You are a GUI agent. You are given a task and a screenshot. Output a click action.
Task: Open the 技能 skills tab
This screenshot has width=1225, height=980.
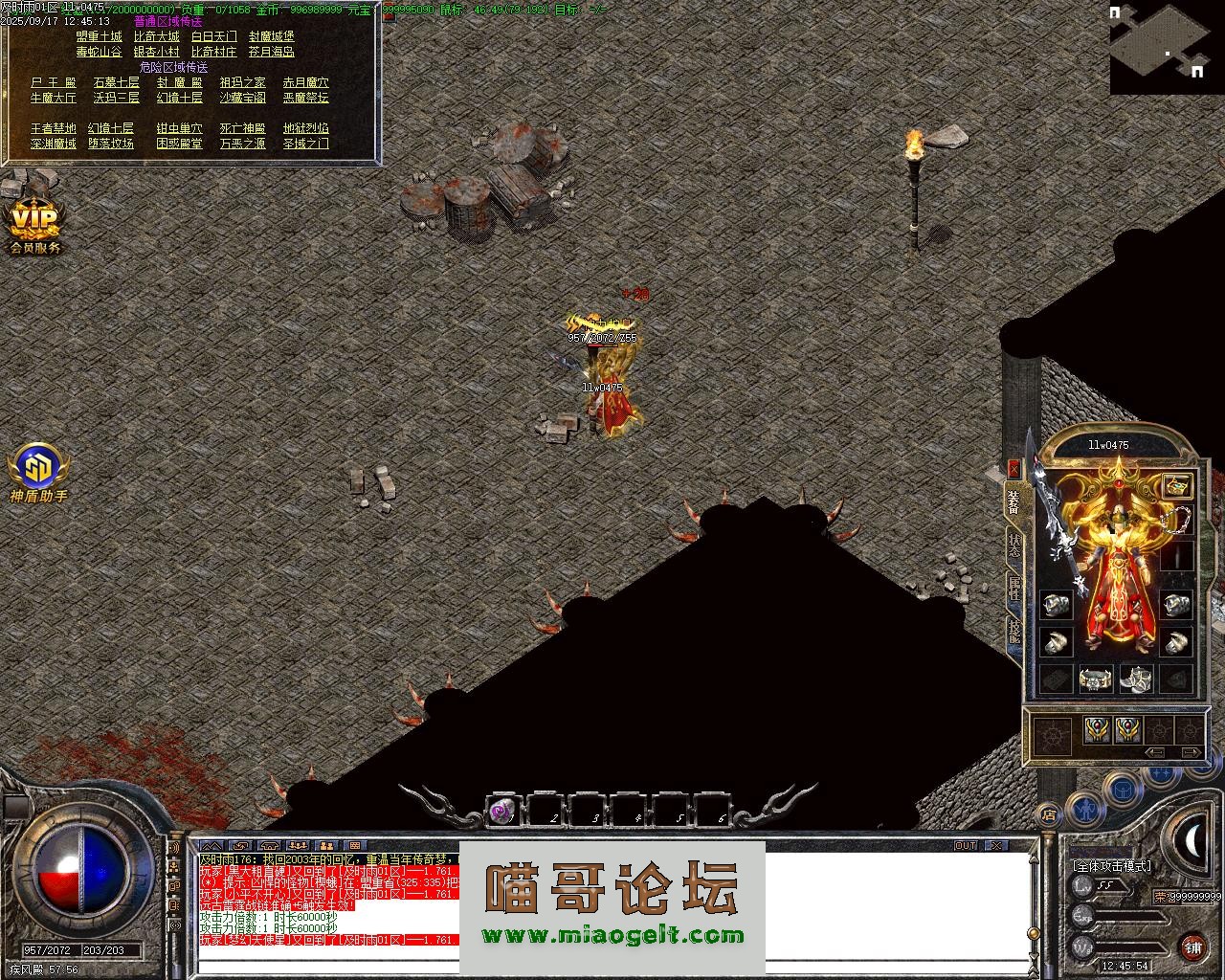pyautogui.click(x=1014, y=630)
